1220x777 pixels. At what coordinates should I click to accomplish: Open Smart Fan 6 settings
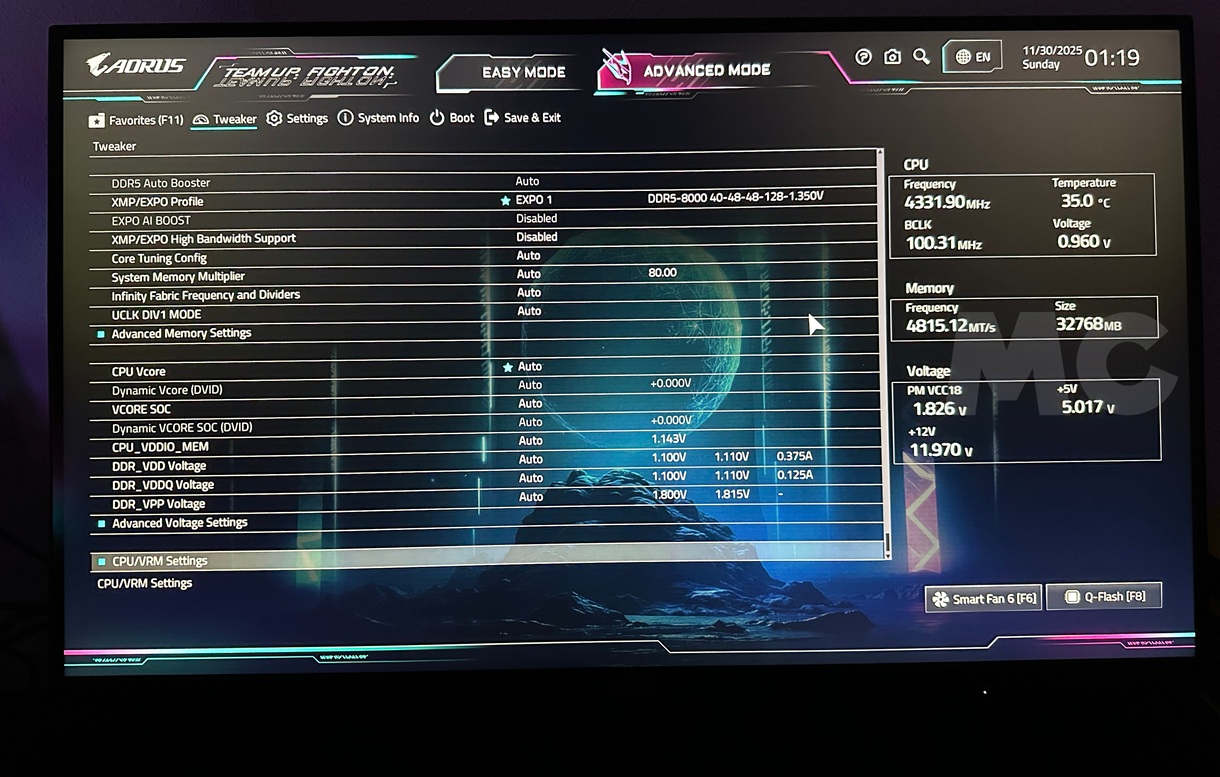(983, 598)
